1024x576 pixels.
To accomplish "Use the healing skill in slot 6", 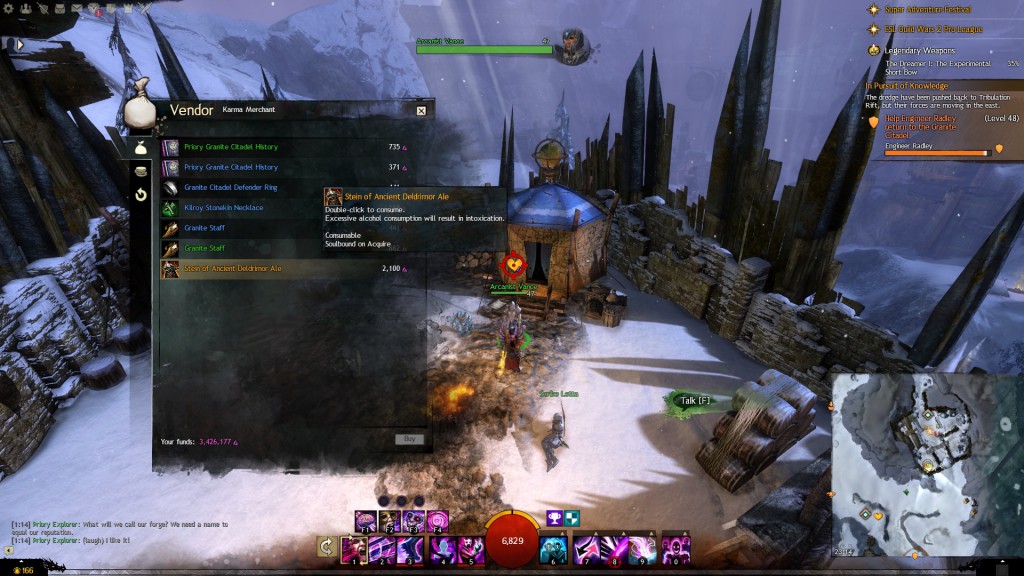I will click(x=553, y=549).
